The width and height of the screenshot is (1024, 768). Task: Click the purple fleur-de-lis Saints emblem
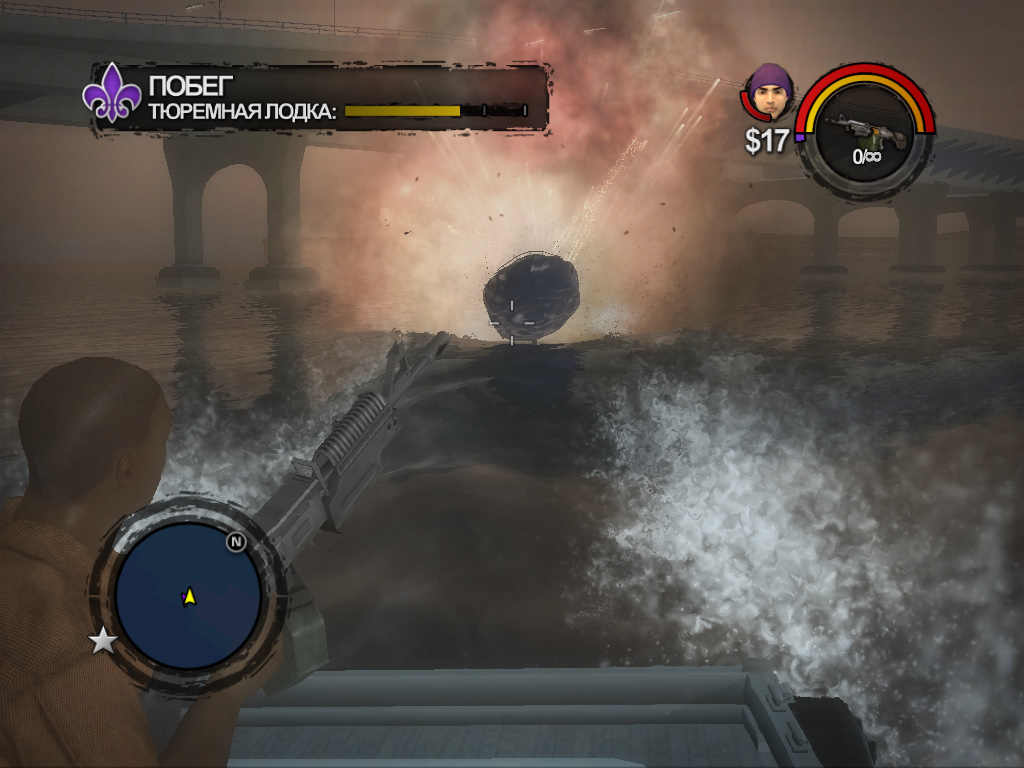coord(109,97)
